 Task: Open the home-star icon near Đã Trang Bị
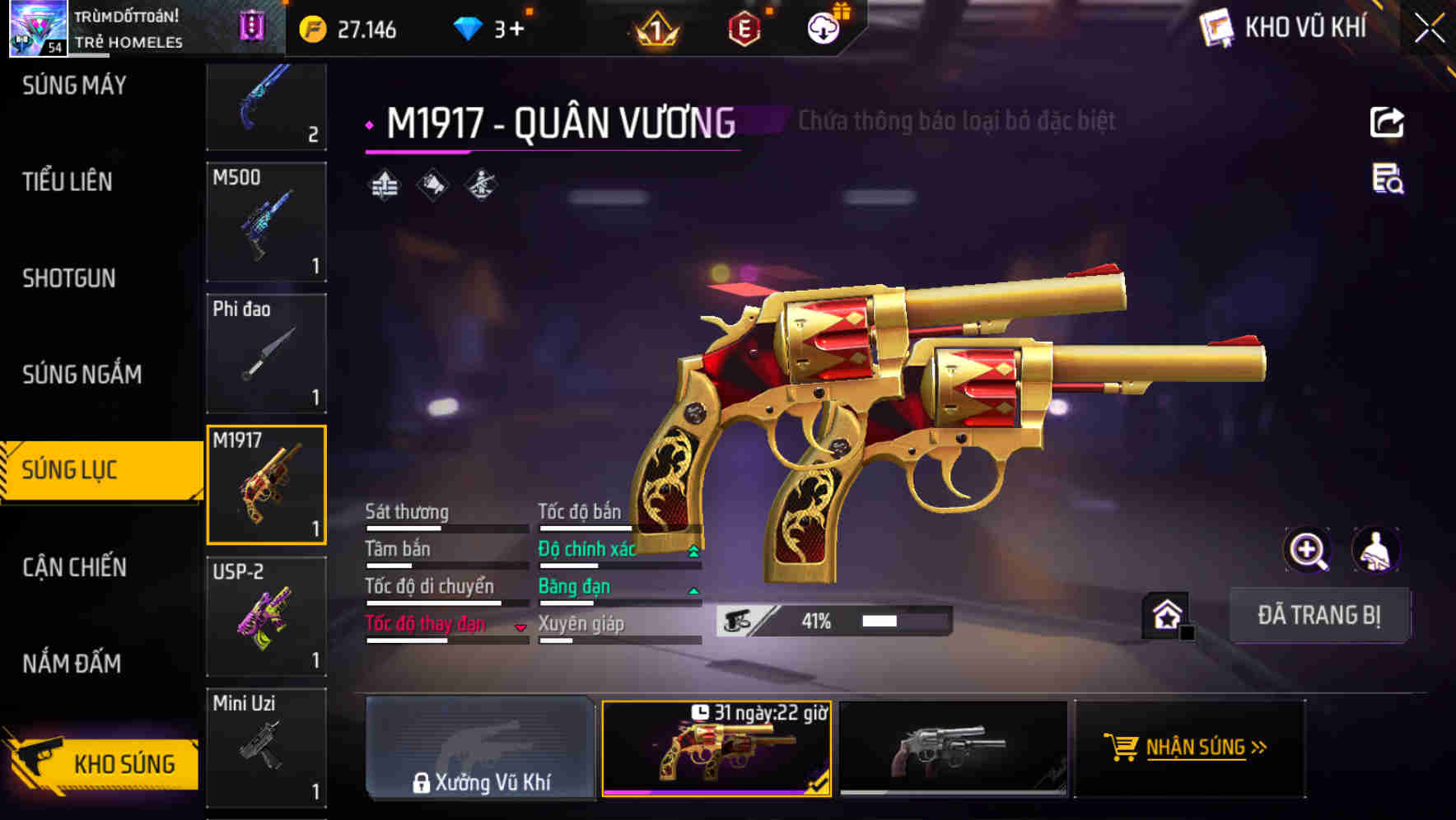pos(1166,614)
